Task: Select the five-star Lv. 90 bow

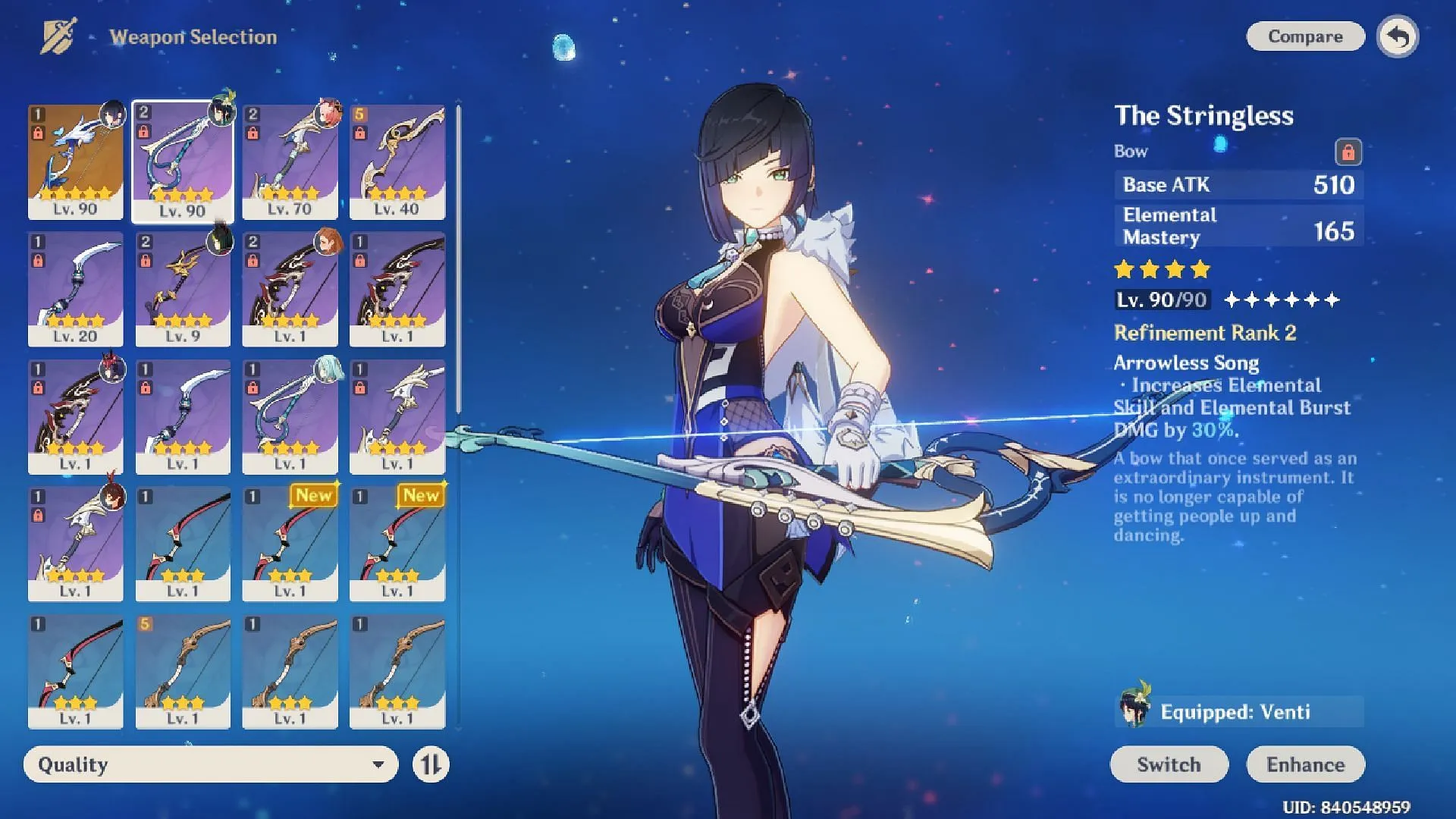Action: pos(75,162)
